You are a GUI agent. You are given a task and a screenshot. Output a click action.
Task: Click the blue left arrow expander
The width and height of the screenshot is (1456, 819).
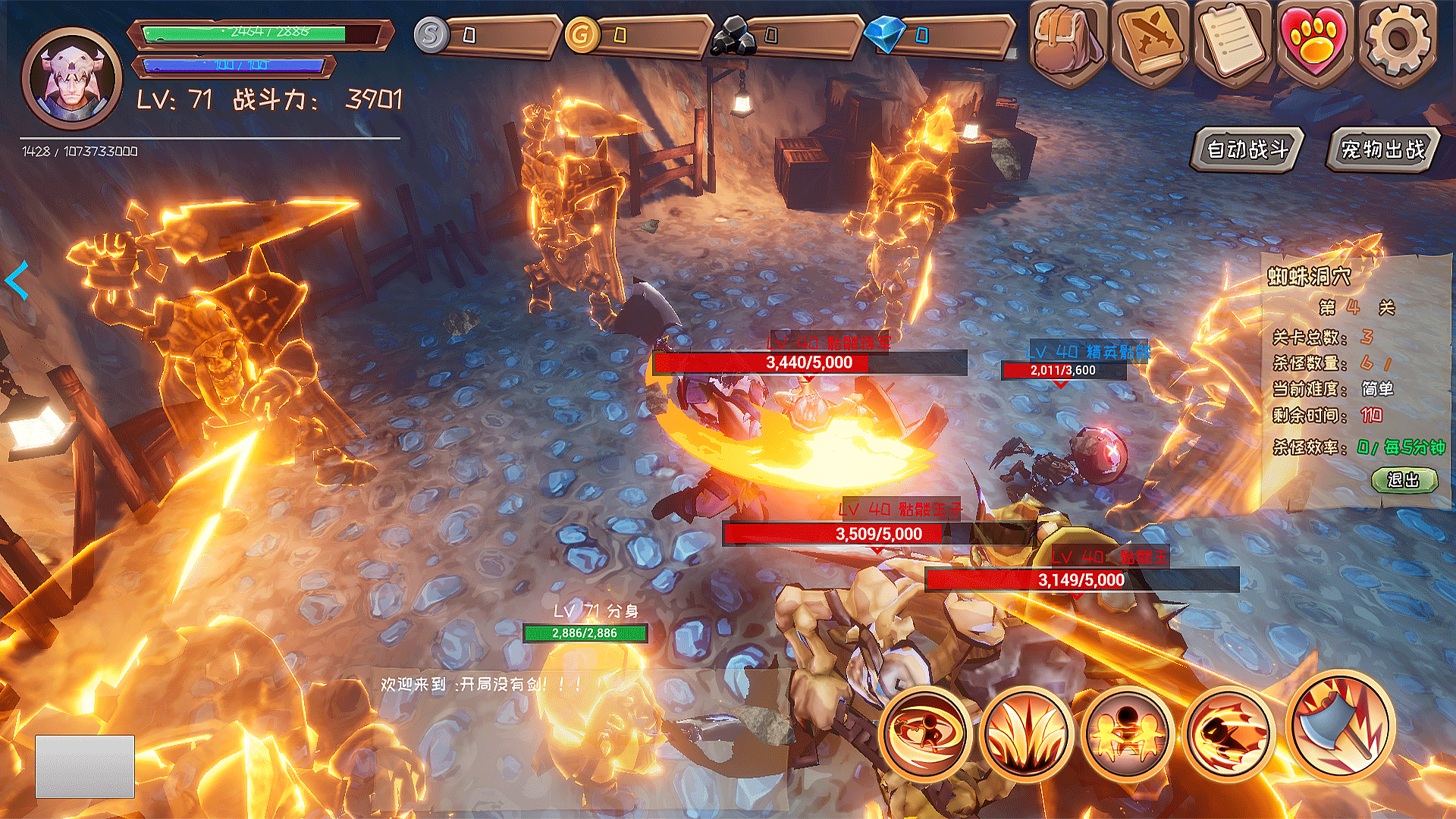17,280
